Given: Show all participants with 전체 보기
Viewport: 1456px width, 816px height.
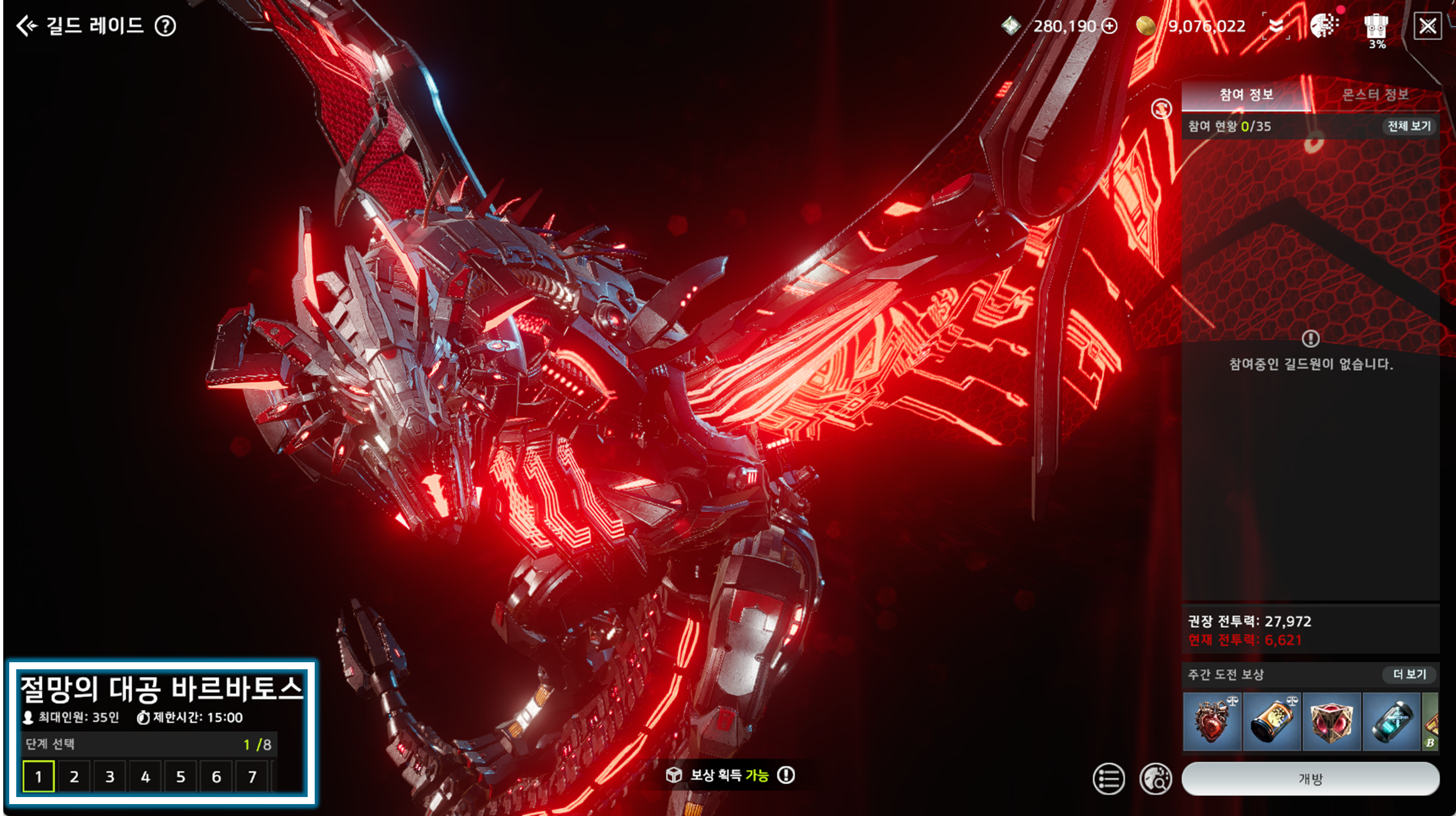Looking at the screenshot, I should click(1409, 126).
